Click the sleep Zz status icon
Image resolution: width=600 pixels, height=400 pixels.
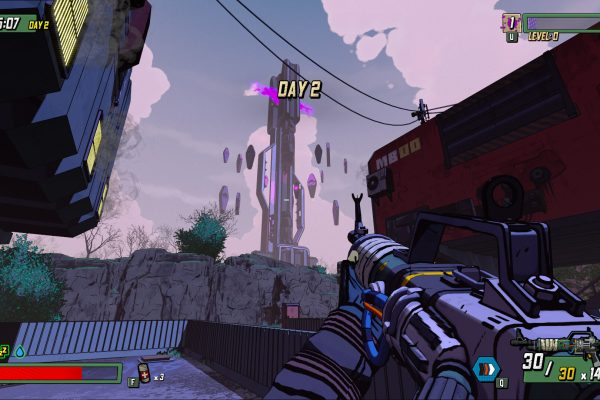(4, 351)
